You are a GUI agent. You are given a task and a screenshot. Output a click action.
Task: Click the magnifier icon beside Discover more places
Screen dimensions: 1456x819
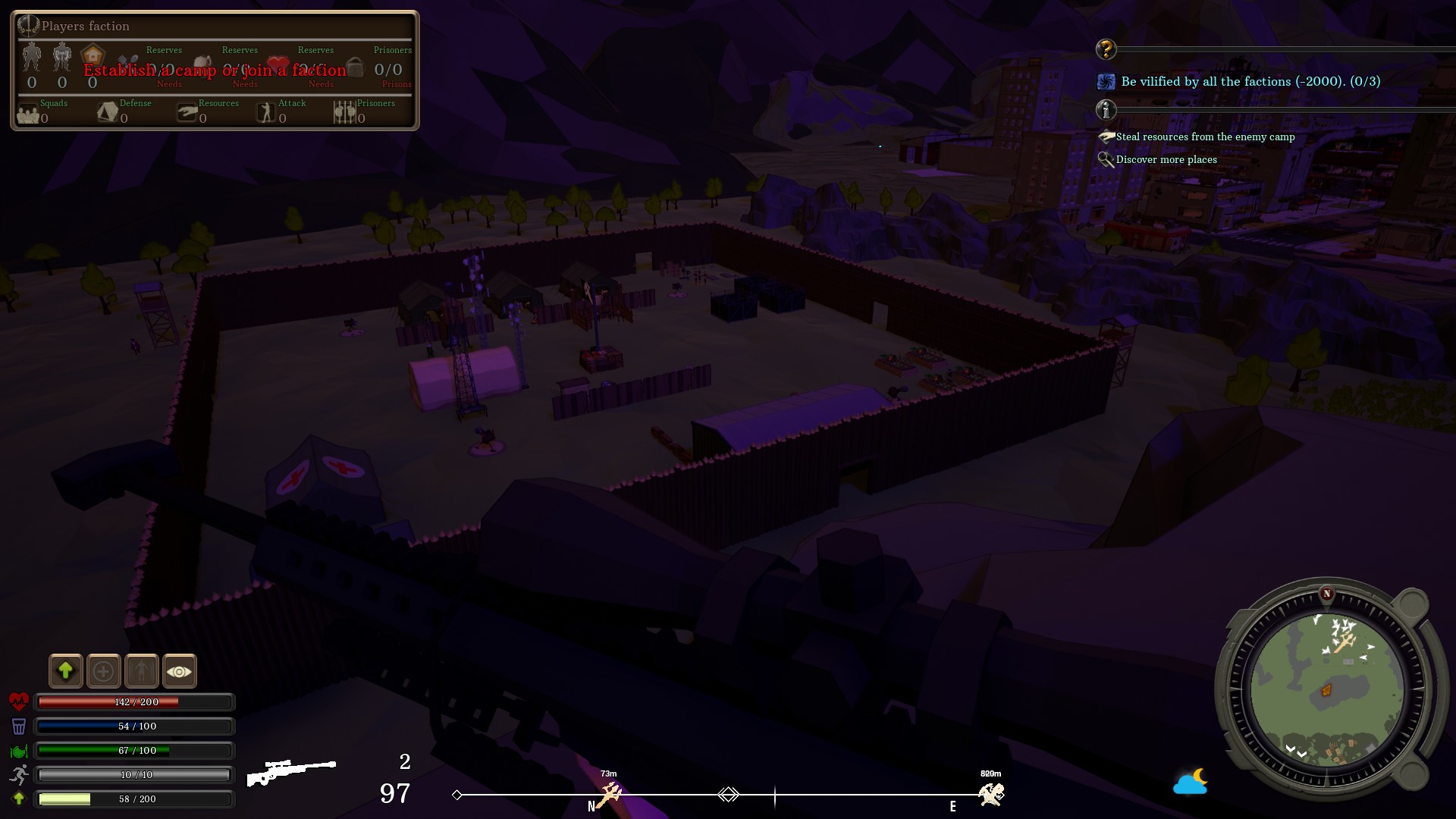tap(1106, 159)
